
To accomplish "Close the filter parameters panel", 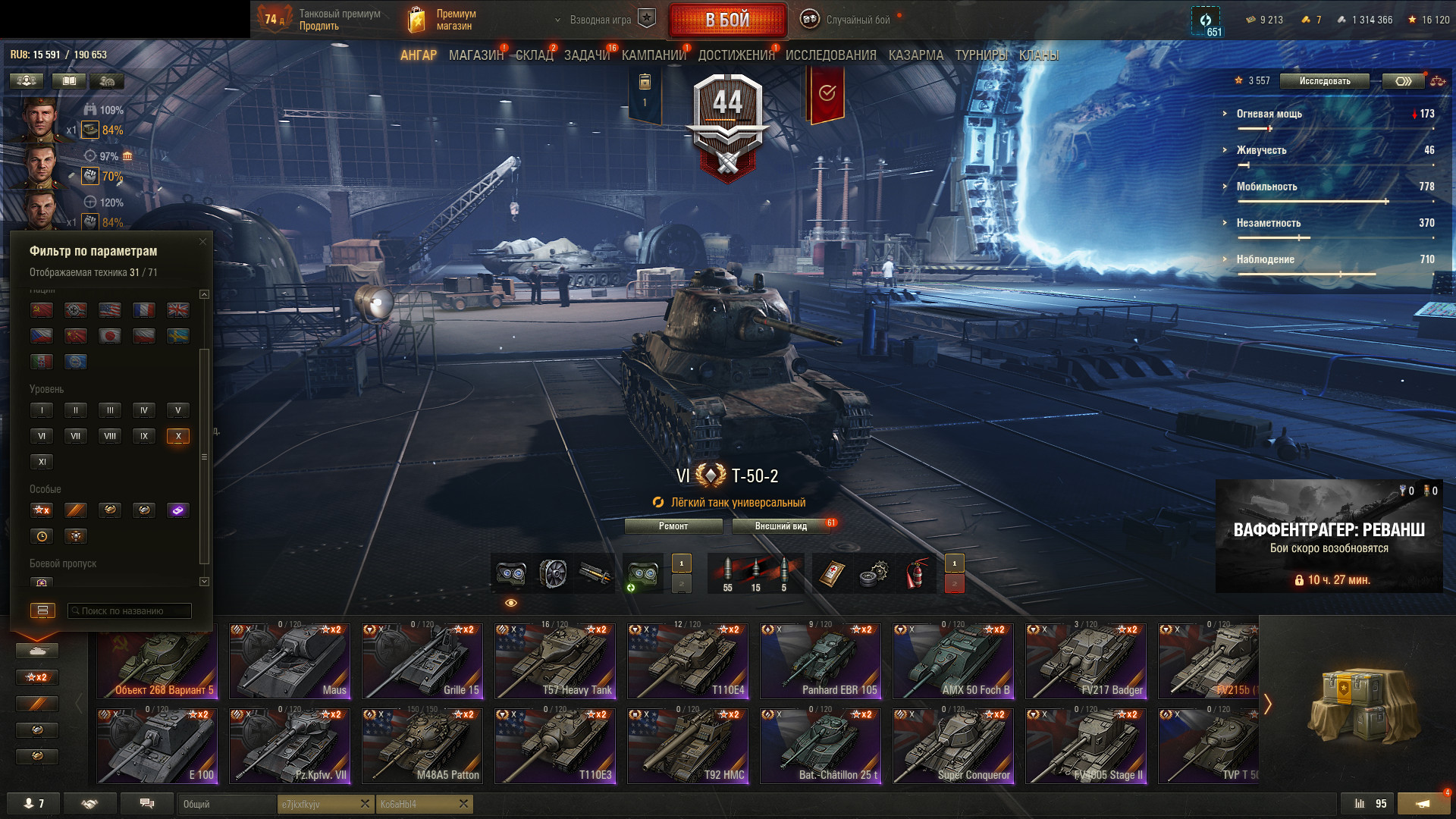I will click(x=202, y=242).
